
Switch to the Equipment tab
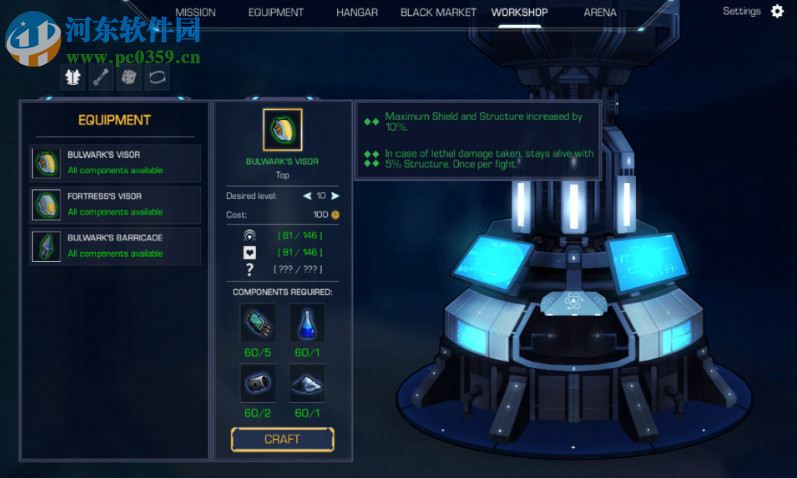point(276,13)
